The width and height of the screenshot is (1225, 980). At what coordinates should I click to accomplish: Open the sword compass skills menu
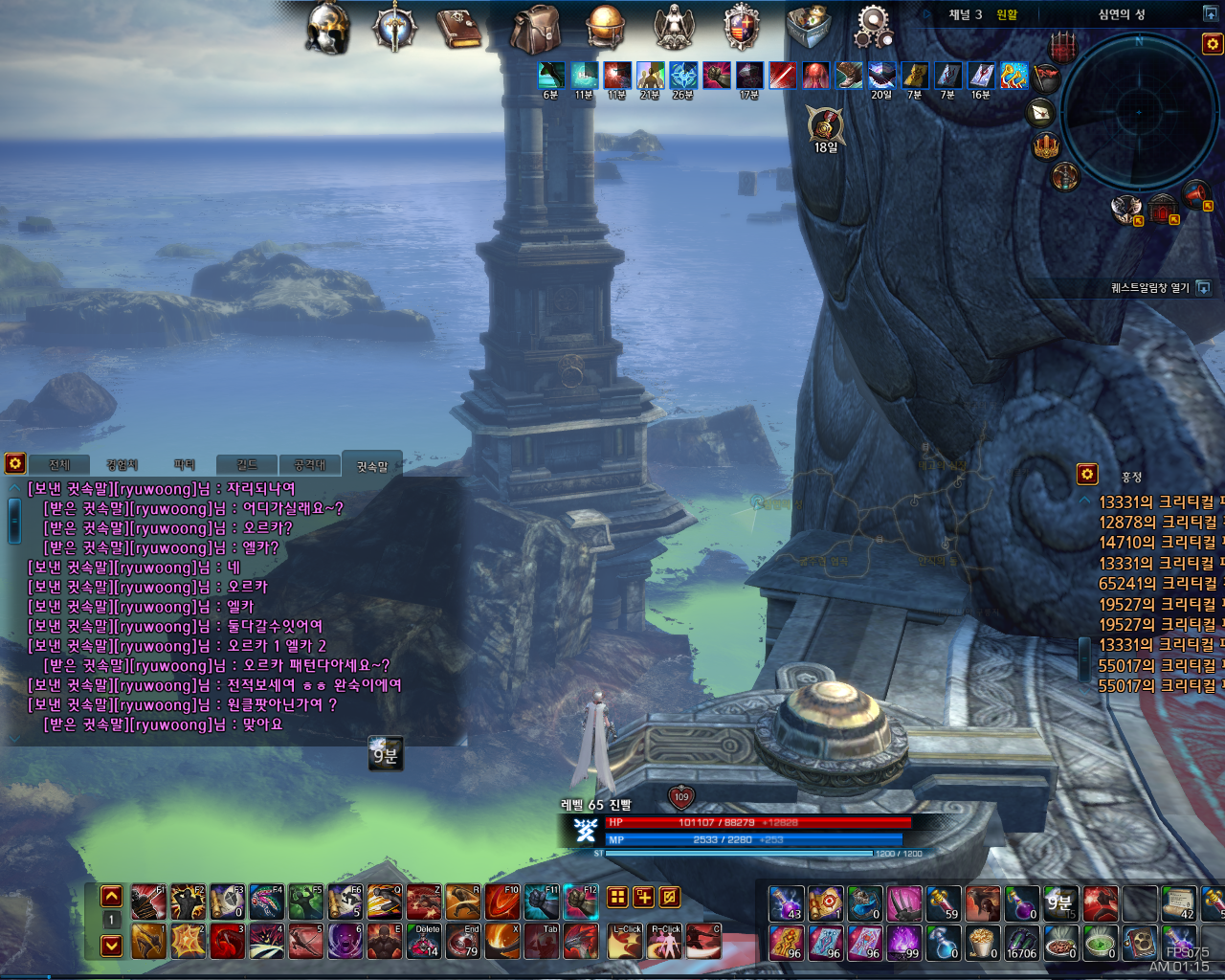pos(393,27)
